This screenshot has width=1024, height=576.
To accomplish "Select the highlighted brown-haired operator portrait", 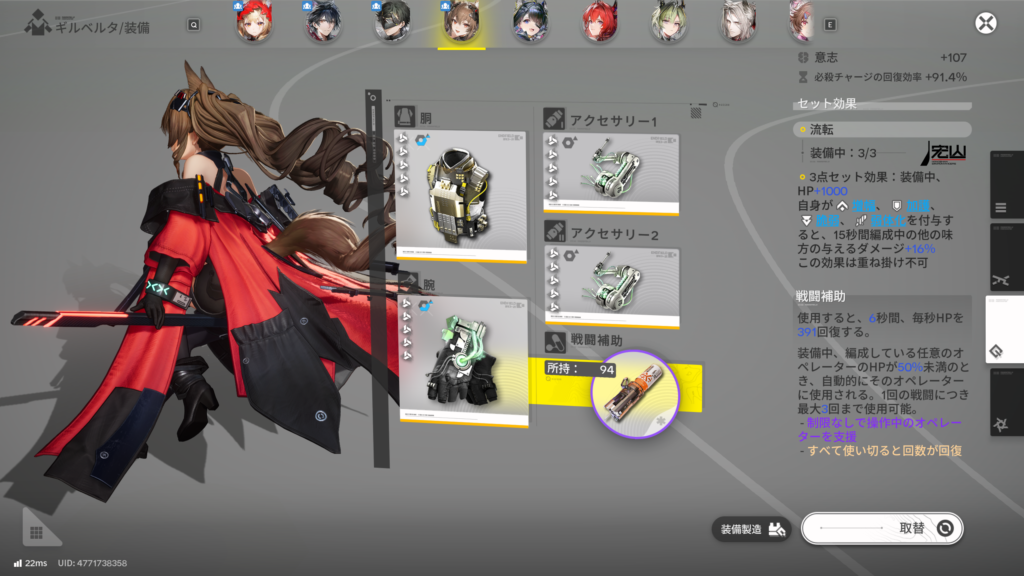I will (461, 24).
